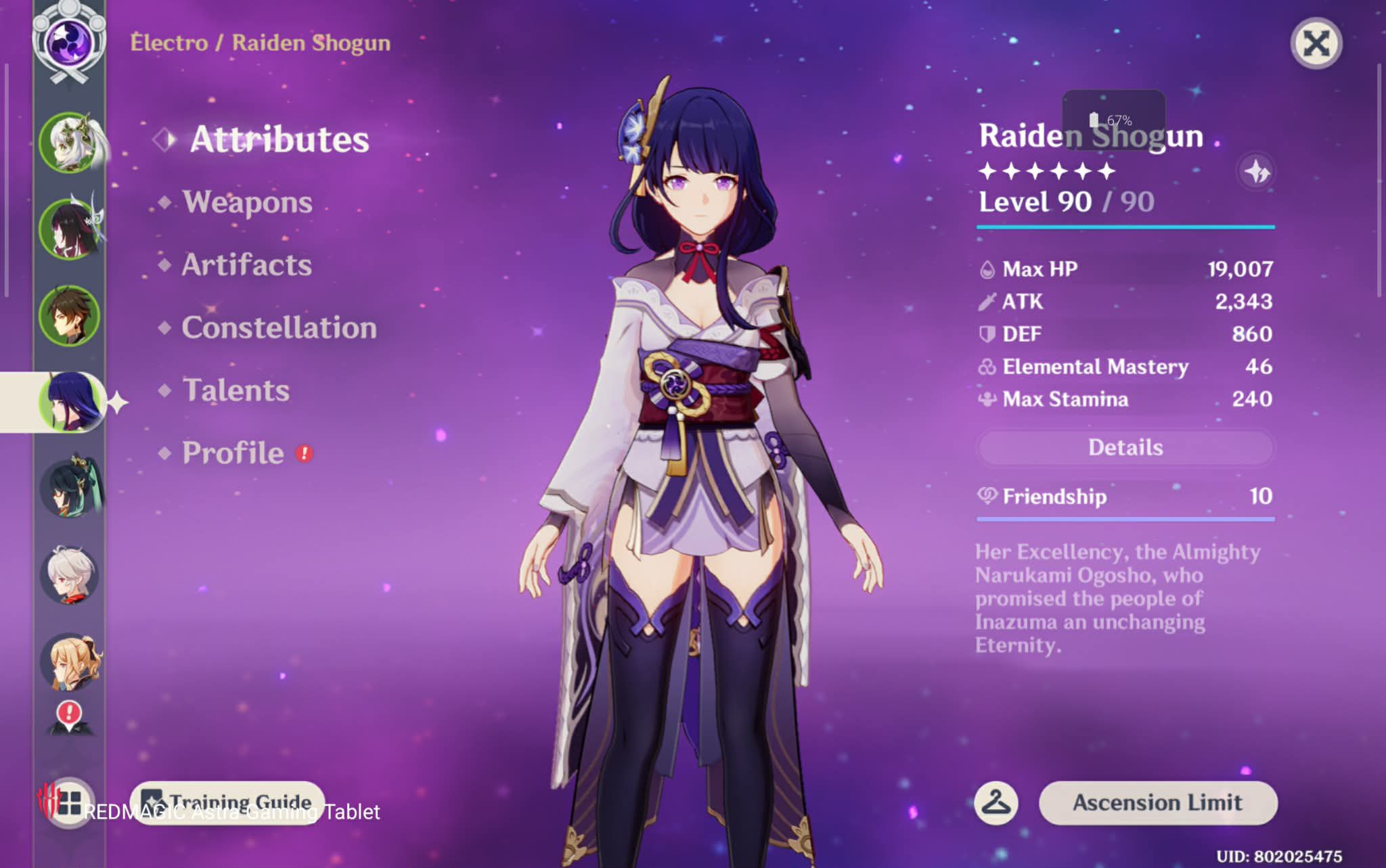
Task: Close the character screen
Action: coord(1316,44)
